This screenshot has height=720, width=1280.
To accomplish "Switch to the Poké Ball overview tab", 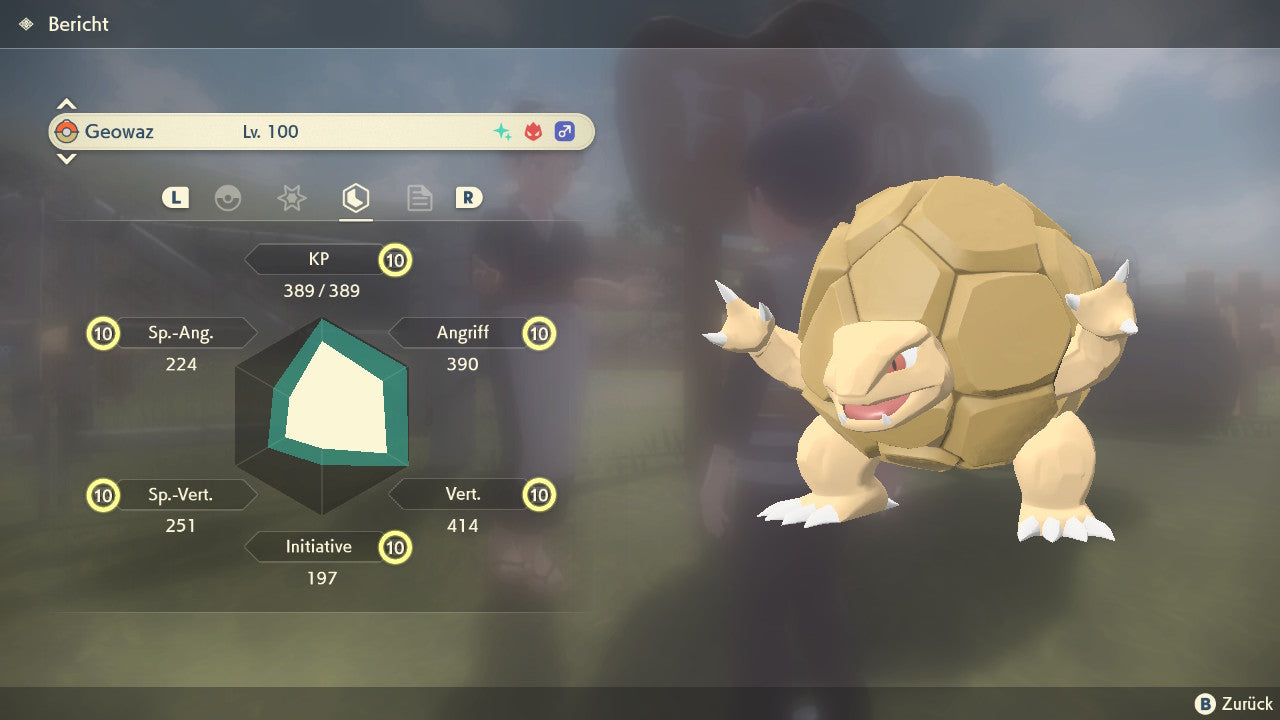I will coord(228,199).
